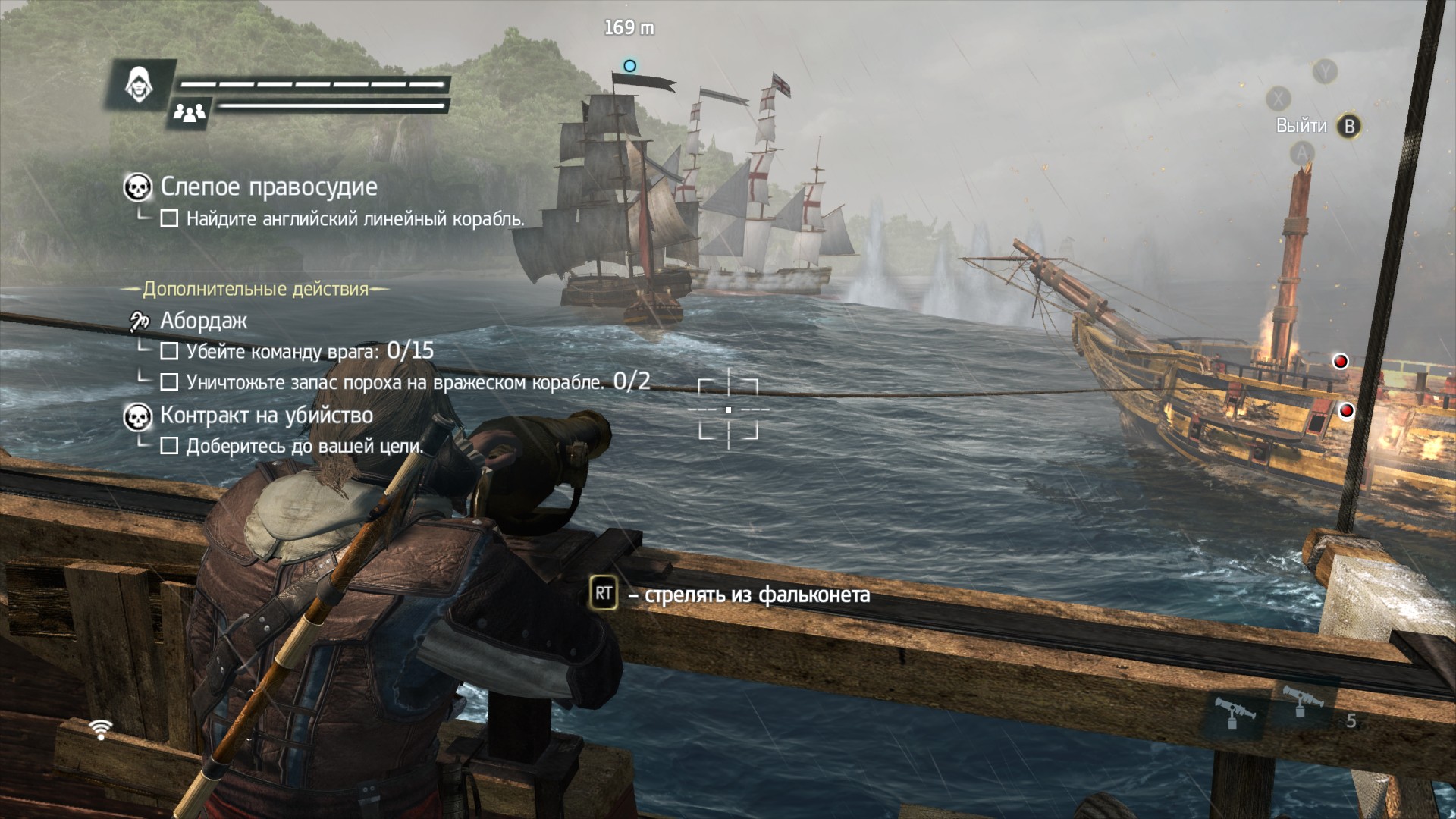
Task: Click the Выйти exit label
Action: 1301,126
